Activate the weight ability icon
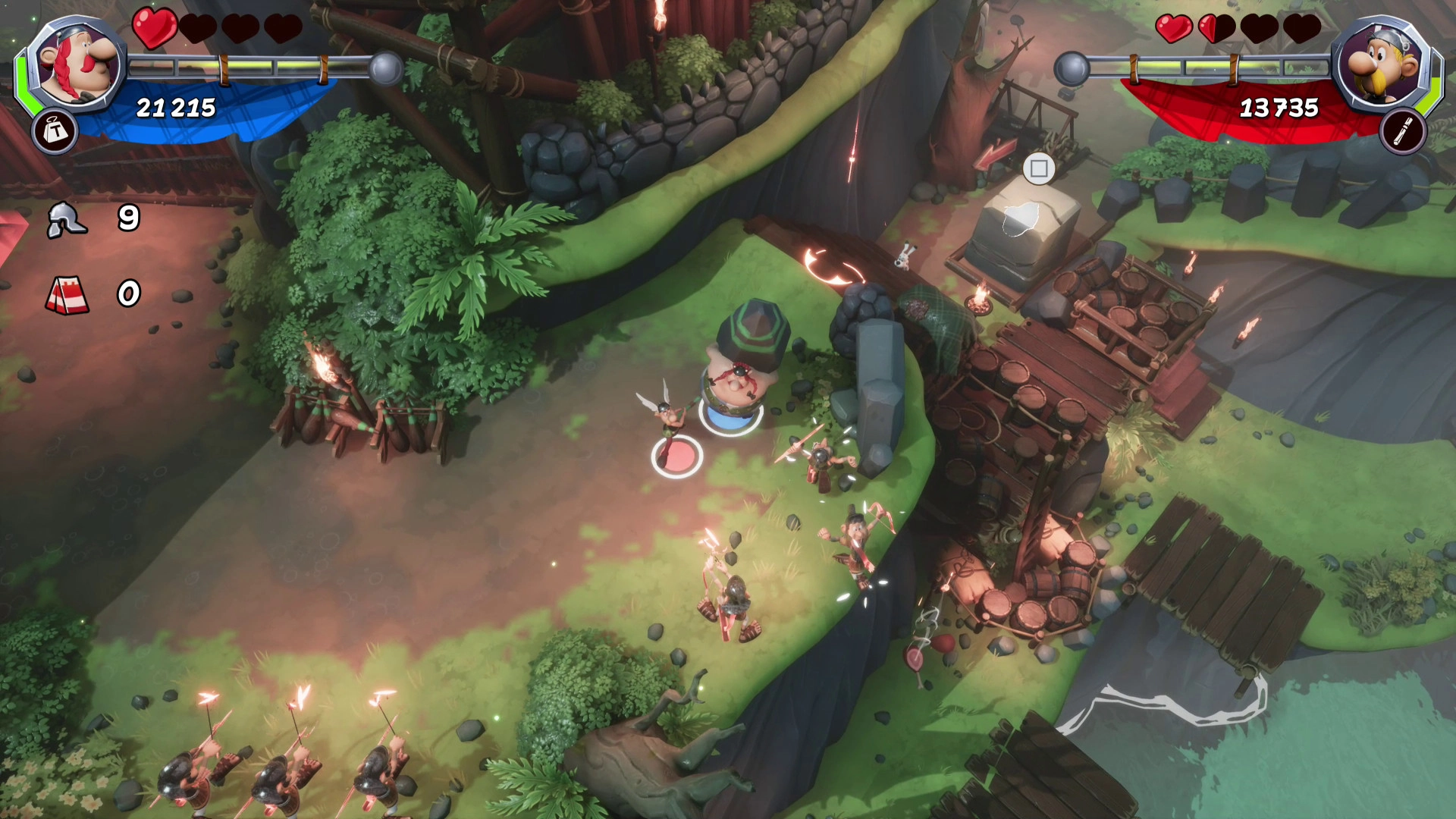Image resolution: width=1456 pixels, height=819 pixels. (x=55, y=132)
